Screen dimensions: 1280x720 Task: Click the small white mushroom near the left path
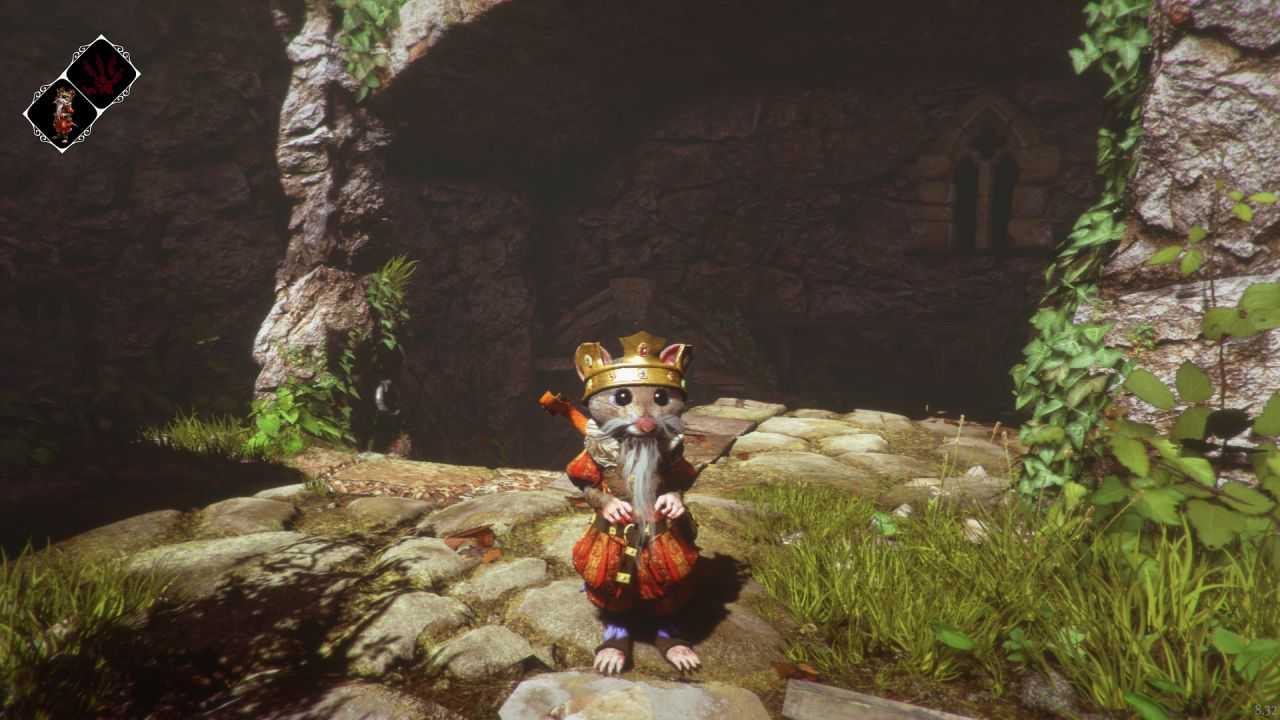384,396
